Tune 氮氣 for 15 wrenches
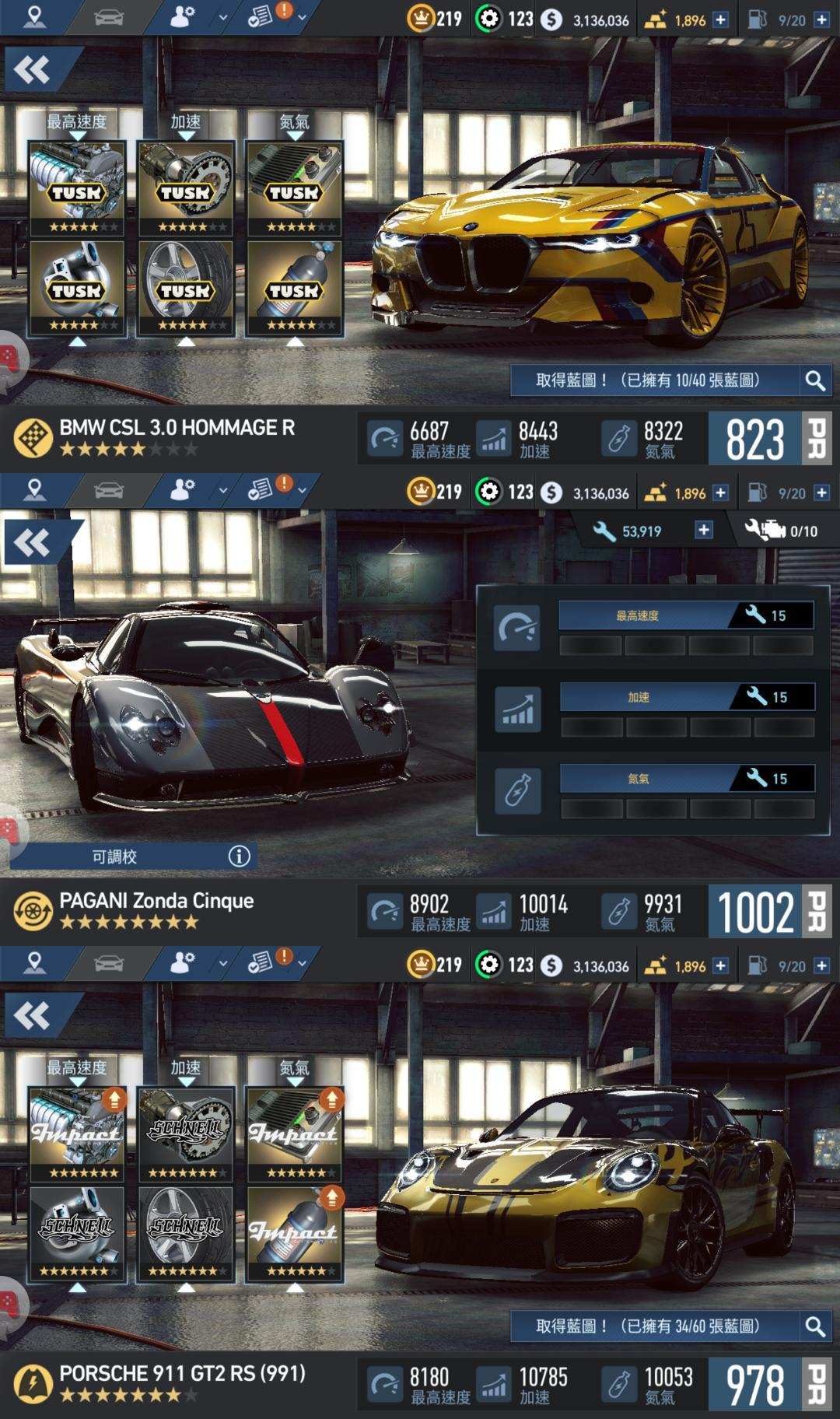 coord(687,779)
